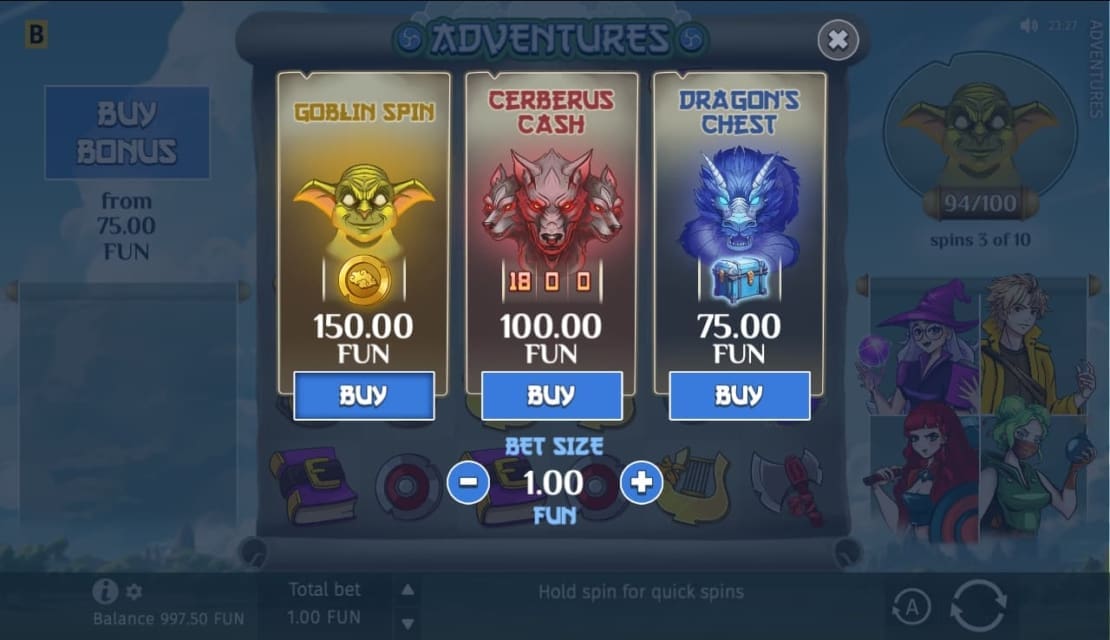Spin the reels with the spin button
The width and height of the screenshot is (1110, 640).
tap(978, 606)
